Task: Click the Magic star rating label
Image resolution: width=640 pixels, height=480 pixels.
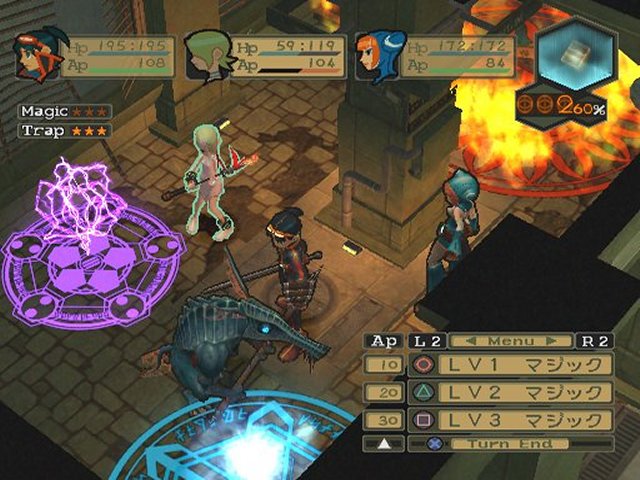Action: click(65, 112)
